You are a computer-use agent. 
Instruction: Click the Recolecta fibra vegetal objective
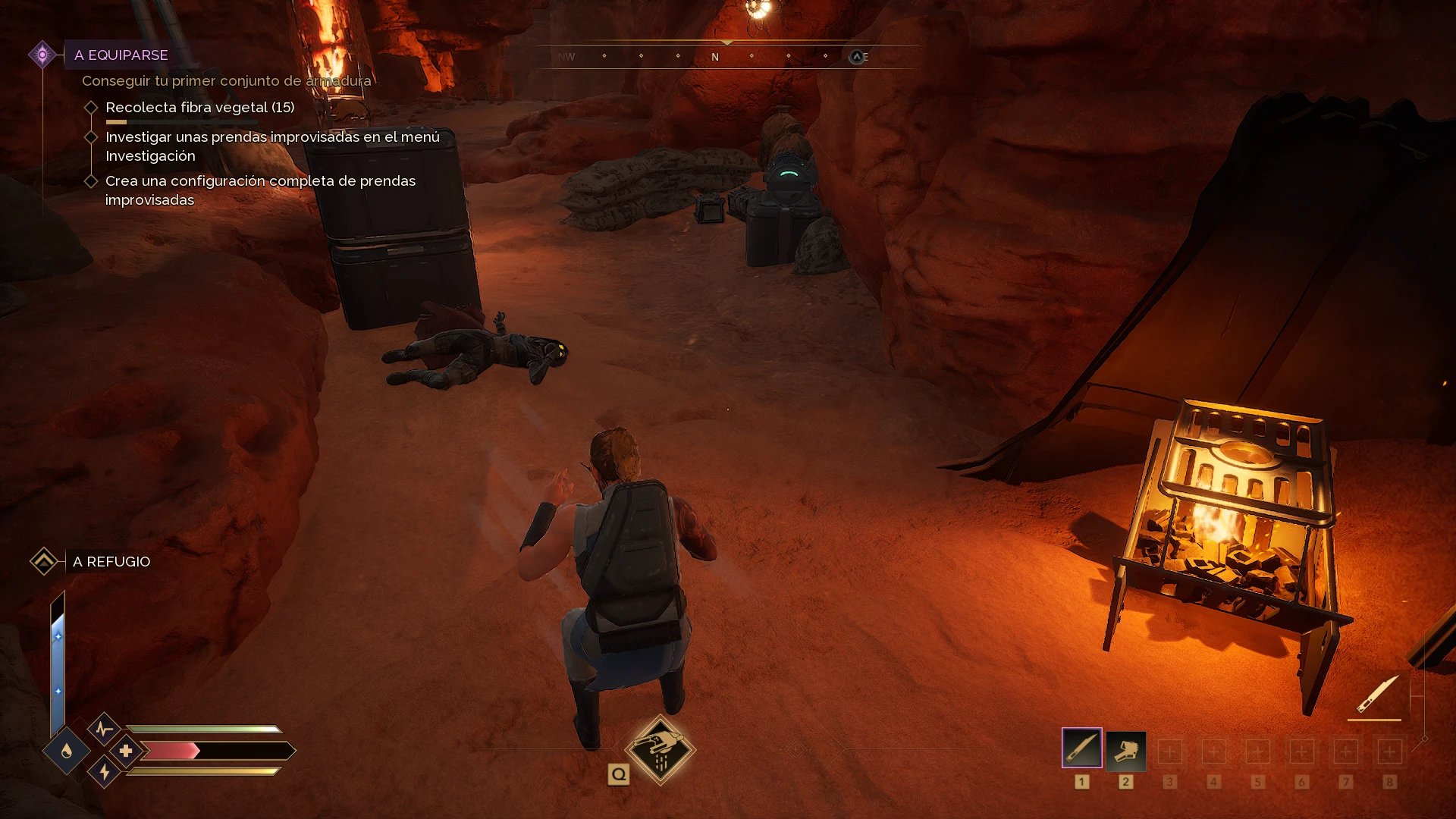point(199,108)
